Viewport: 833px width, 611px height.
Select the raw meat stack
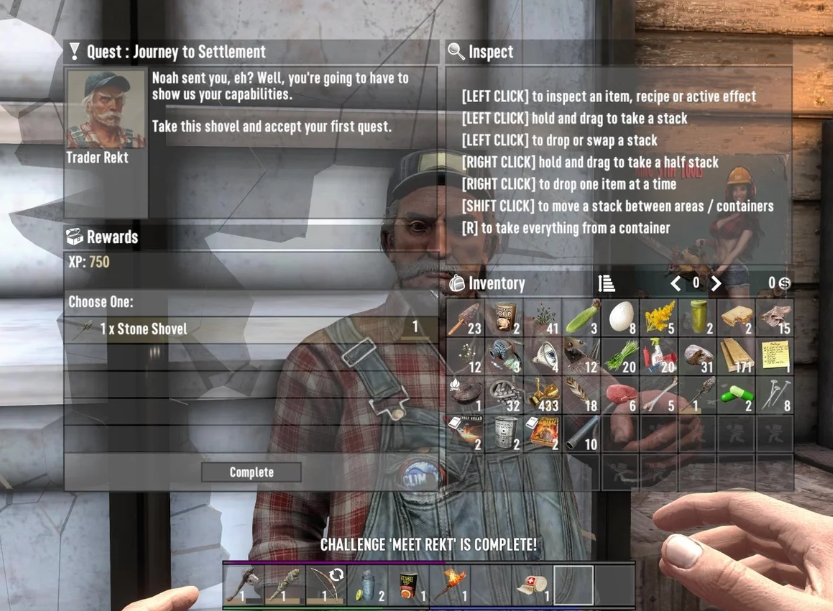[620, 396]
